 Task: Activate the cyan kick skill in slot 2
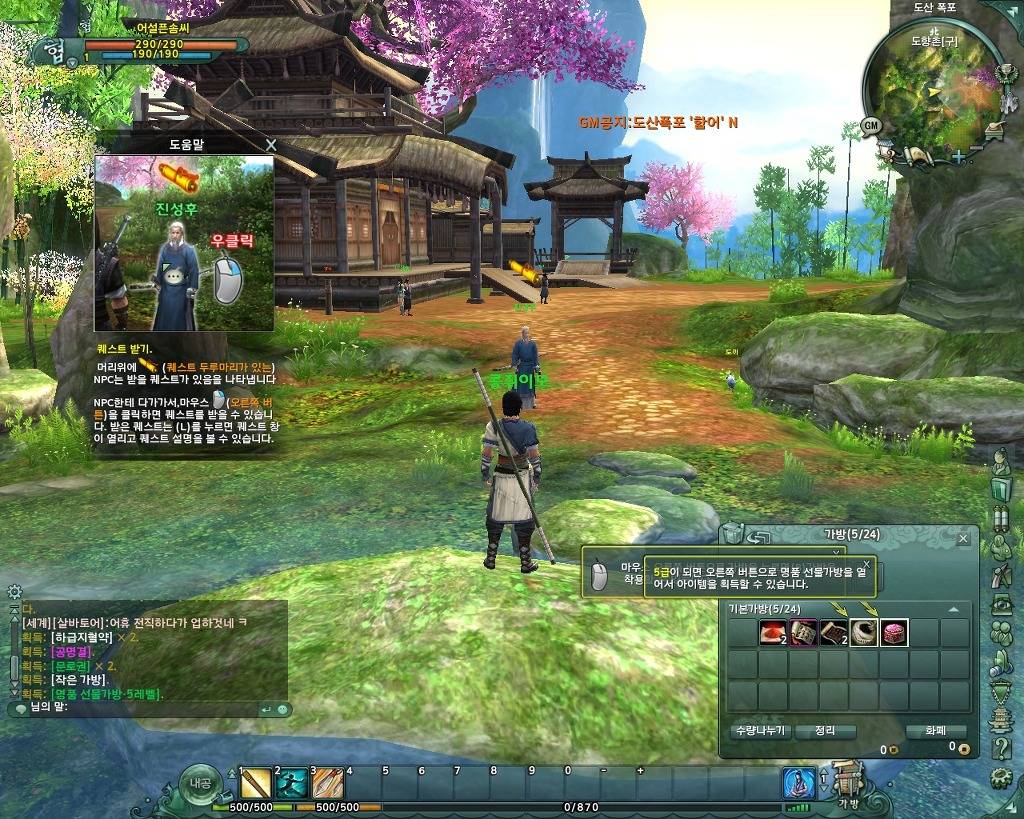pos(292,783)
